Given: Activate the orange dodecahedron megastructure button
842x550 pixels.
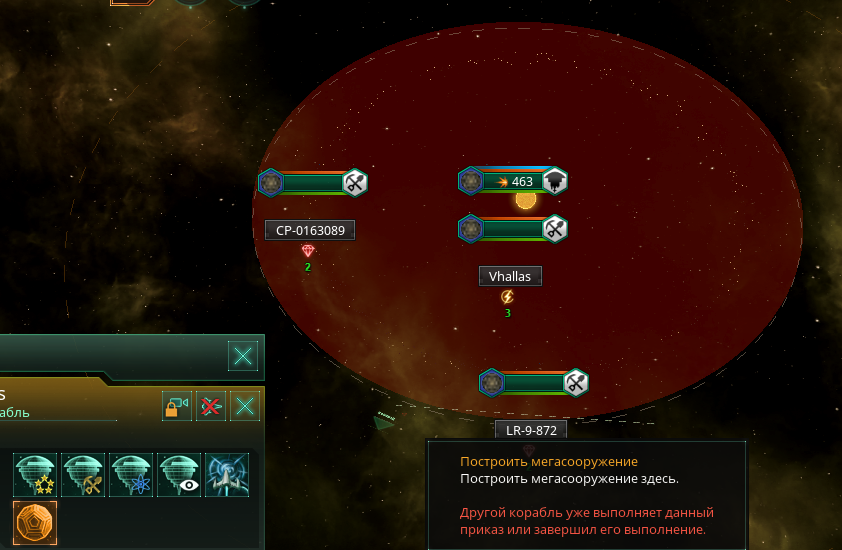Looking at the screenshot, I should (35, 523).
